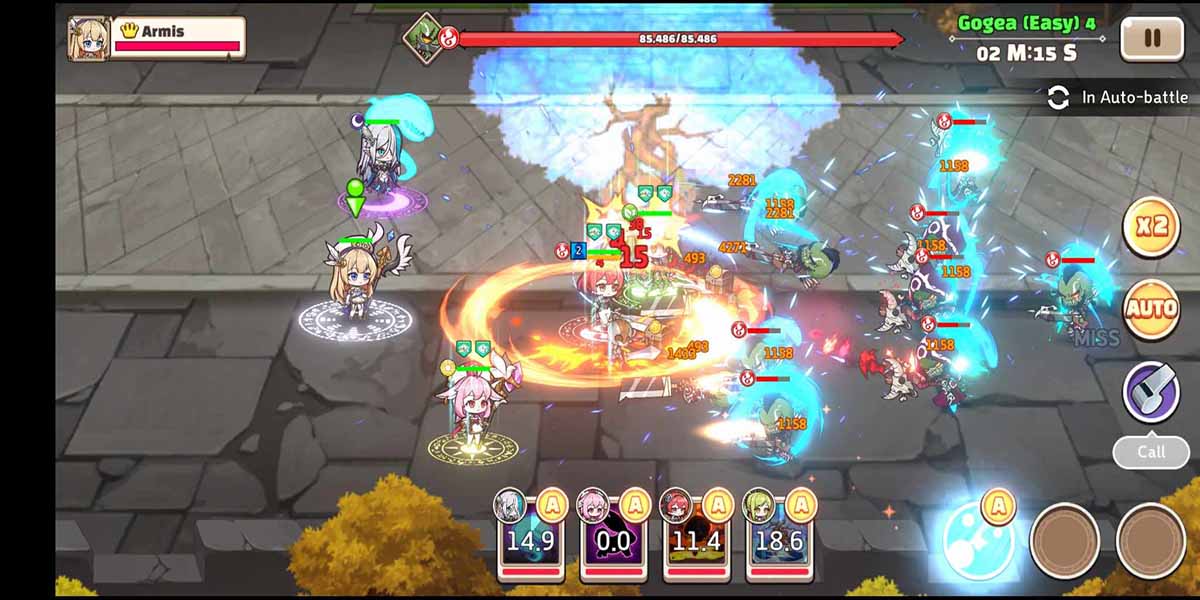Select the Gogea boss portrait icon
This screenshot has width=1200, height=600.
(x=424, y=37)
